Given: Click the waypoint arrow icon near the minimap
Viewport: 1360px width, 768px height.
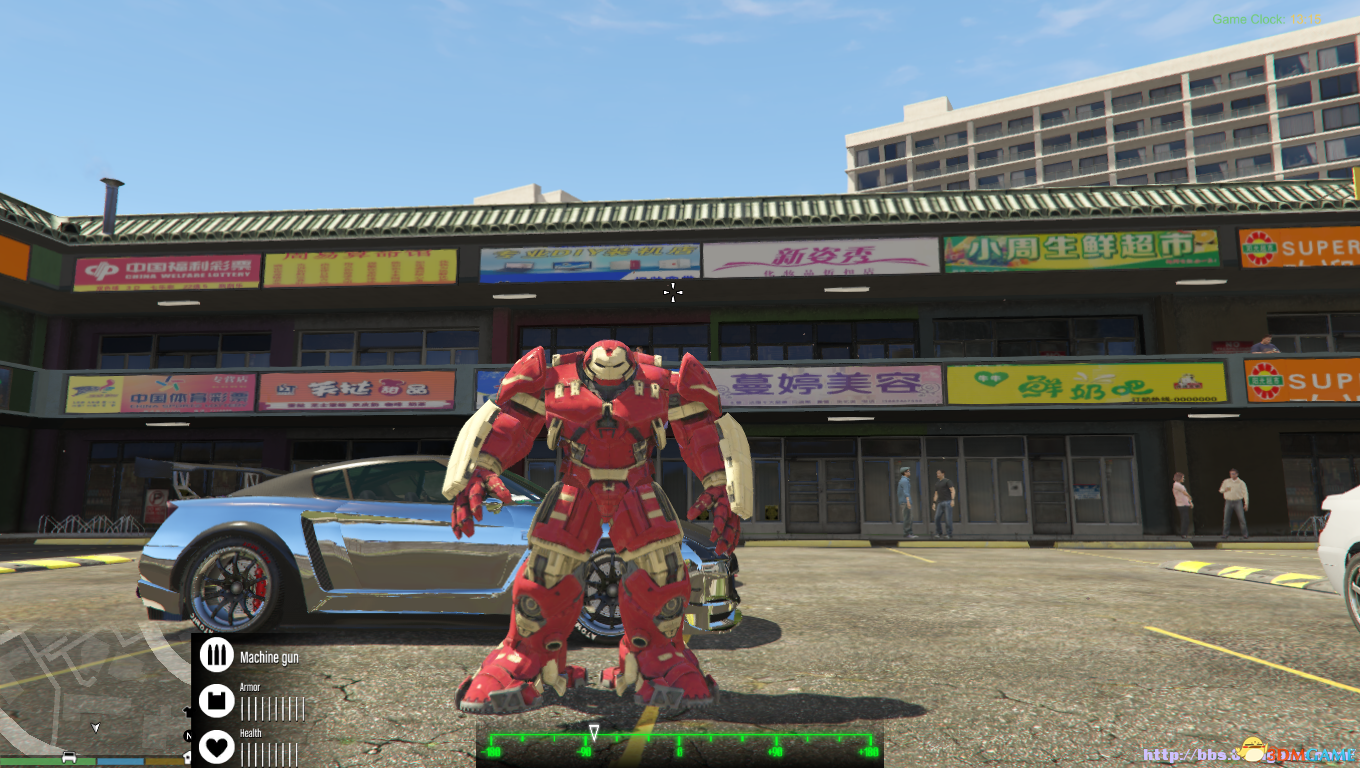Looking at the screenshot, I should click(187, 710).
